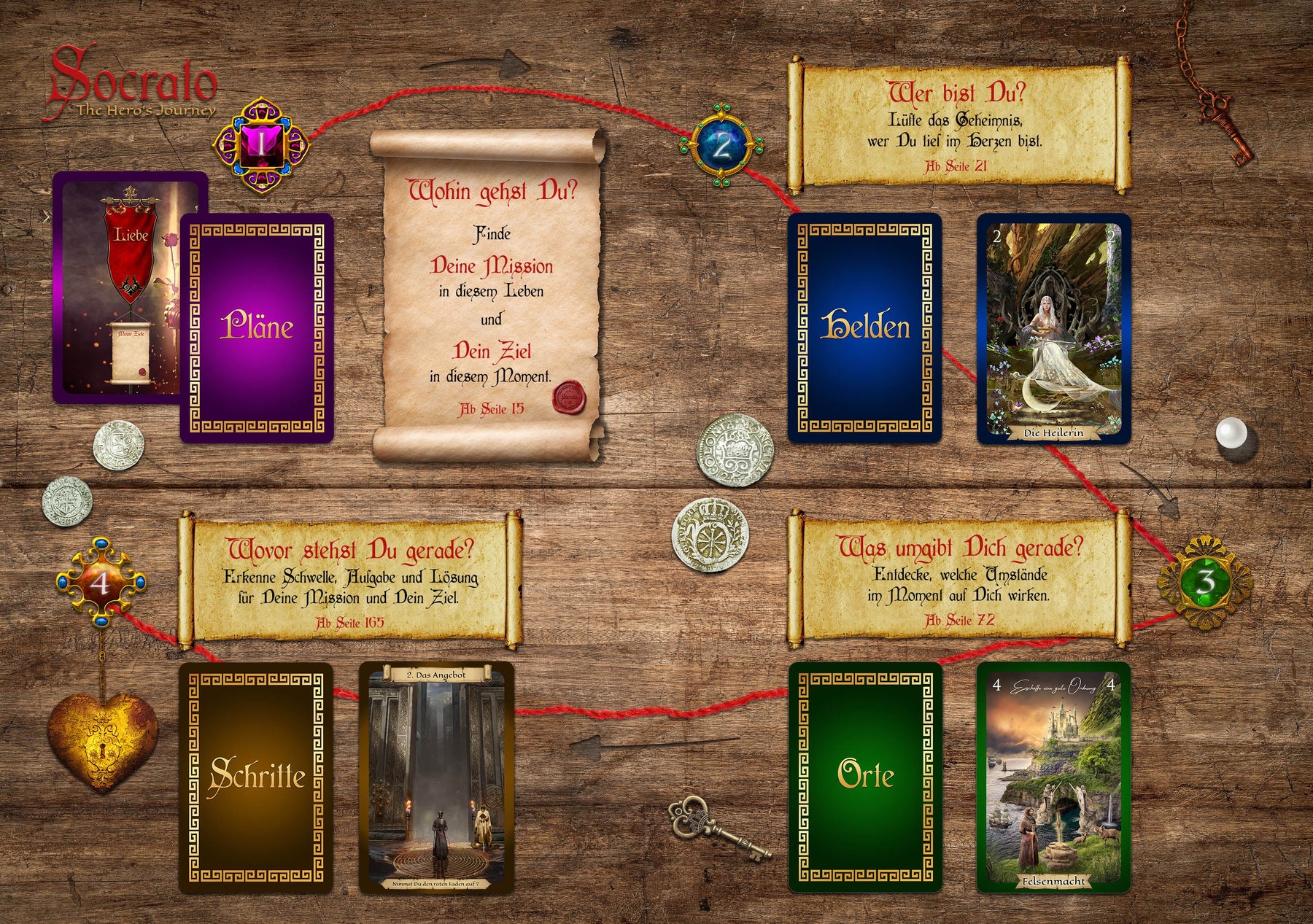This screenshot has height=924, width=1313.
Task: Pick the Das Angebot step card
Action: tap(436, 777)
